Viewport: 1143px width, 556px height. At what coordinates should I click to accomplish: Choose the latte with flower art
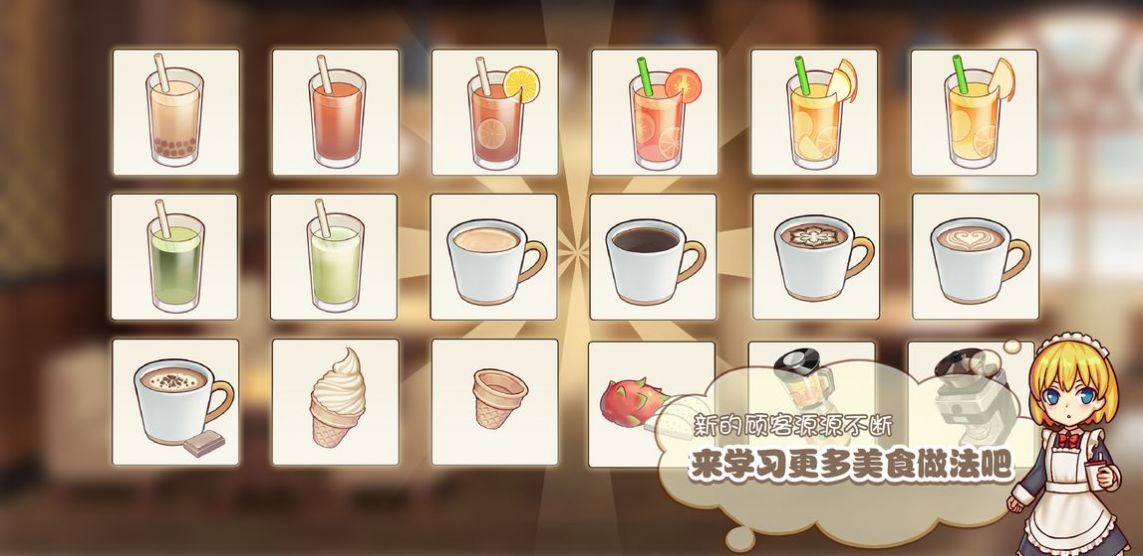tap(815, 257)
